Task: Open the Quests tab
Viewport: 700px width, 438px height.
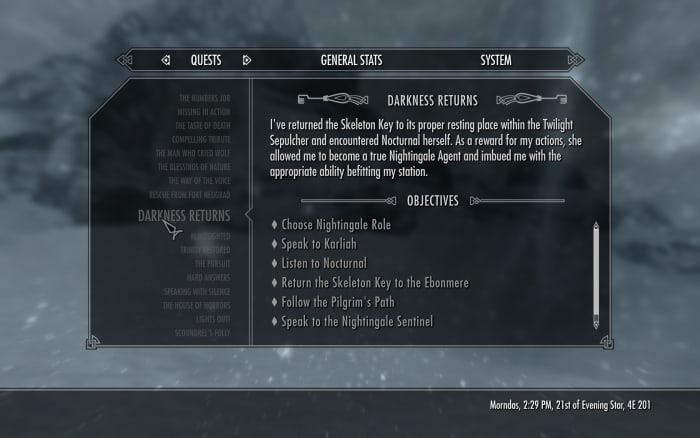Action: click(x=206, y=60)
